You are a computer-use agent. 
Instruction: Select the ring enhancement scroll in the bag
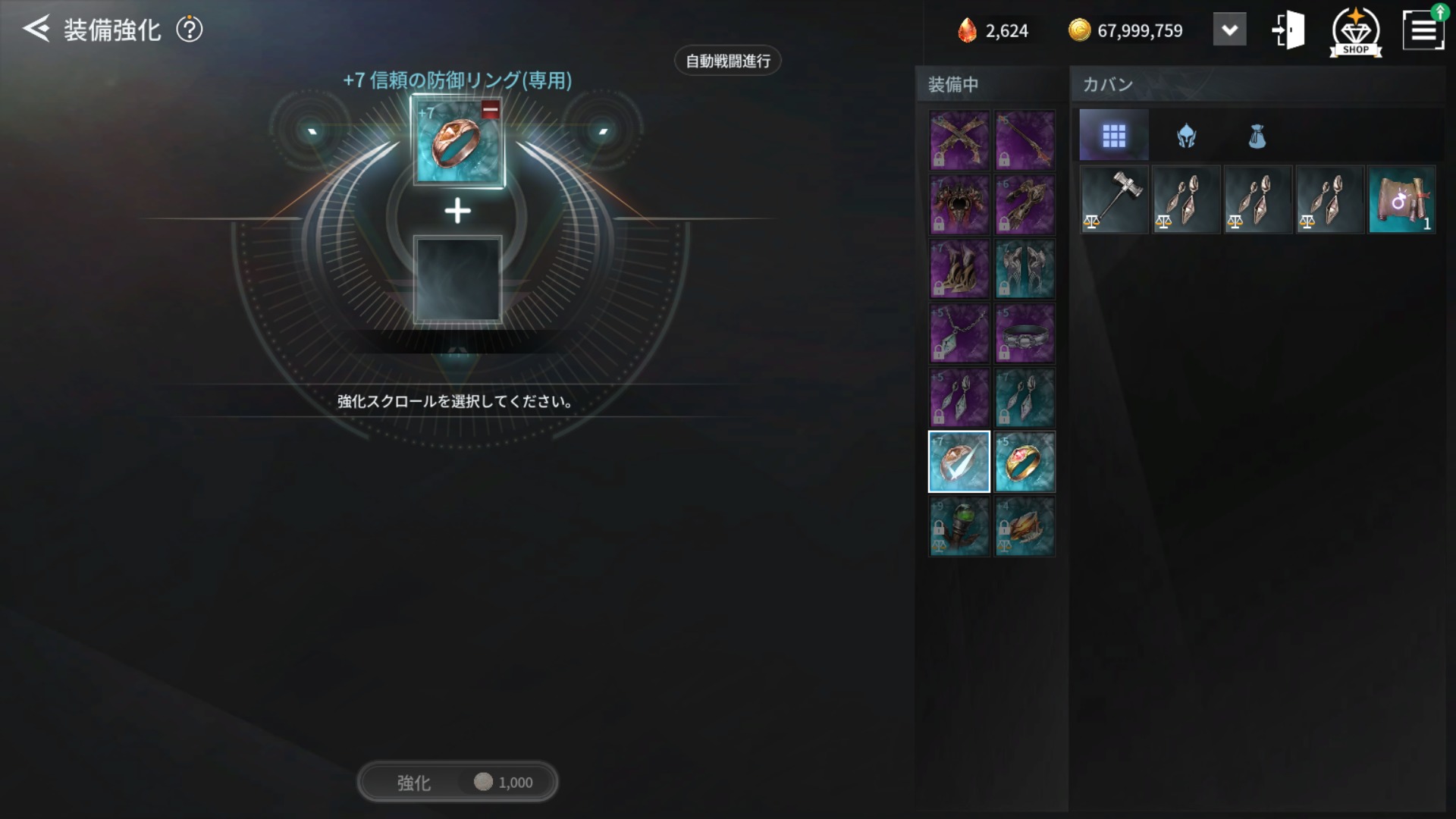[x=1401, y=199]
